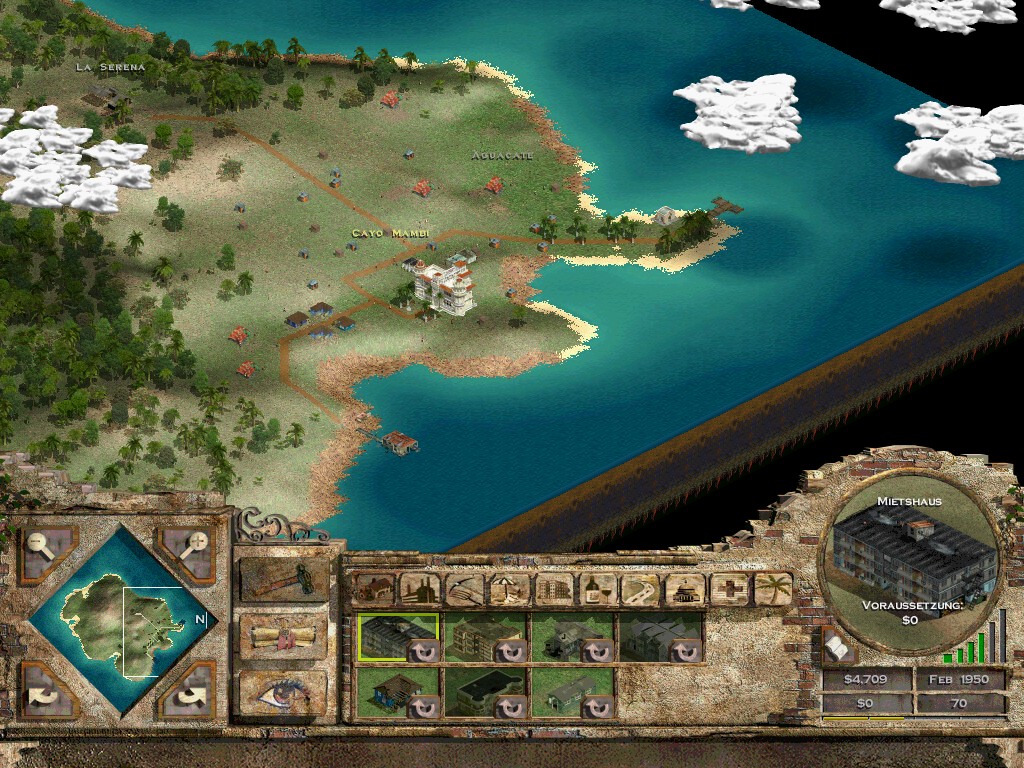1024x768 pixels.
Task: Open the almanac book icon
Action: 838,650
